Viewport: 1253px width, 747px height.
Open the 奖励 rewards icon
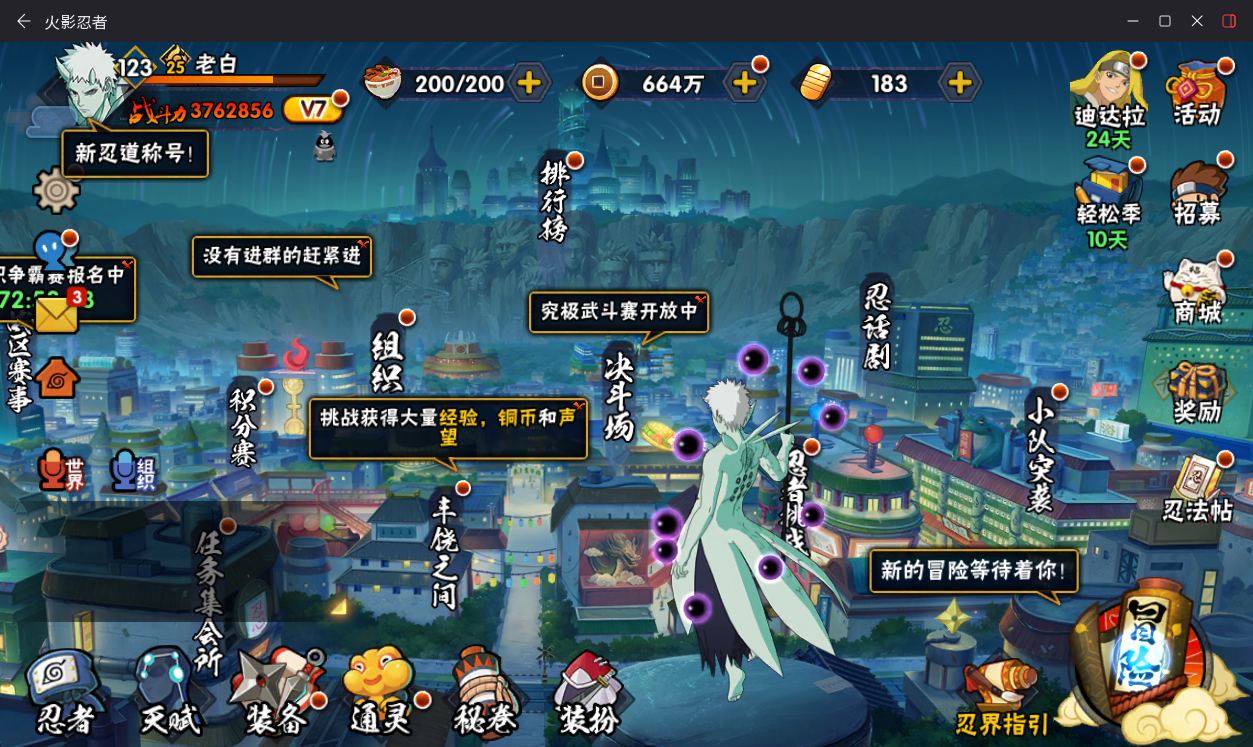[x=1197, y=392]
